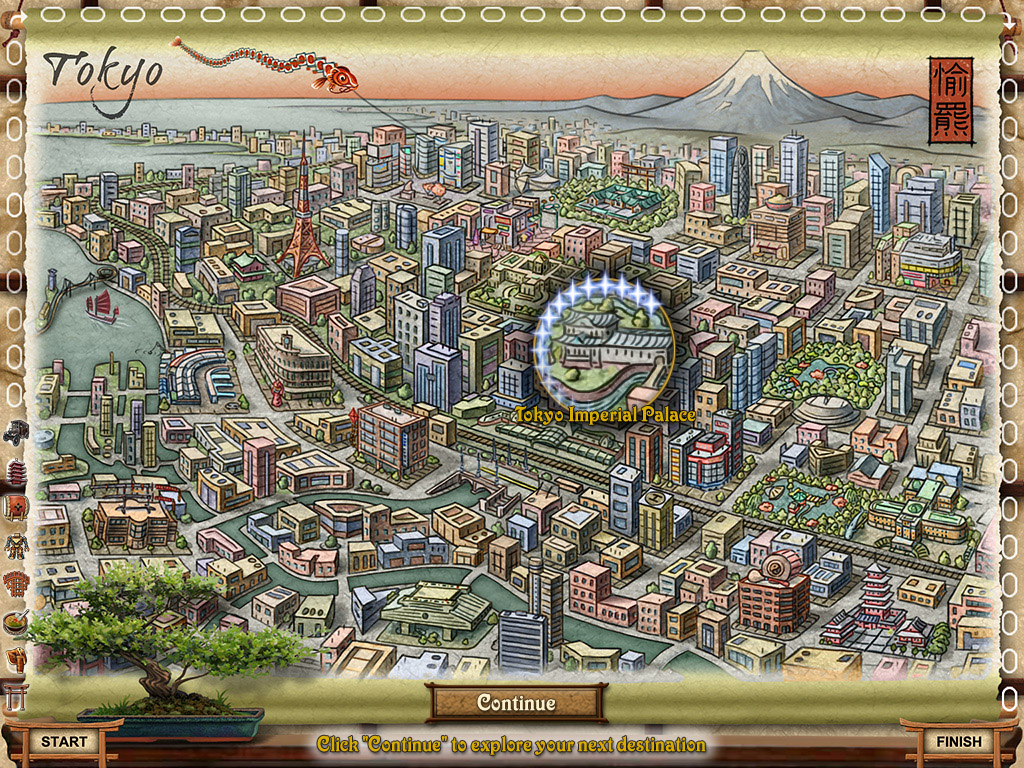The height and width of the screenshot is (768, 1024).
Task: Select the red pagoda icon
Action: click(16, 471)
